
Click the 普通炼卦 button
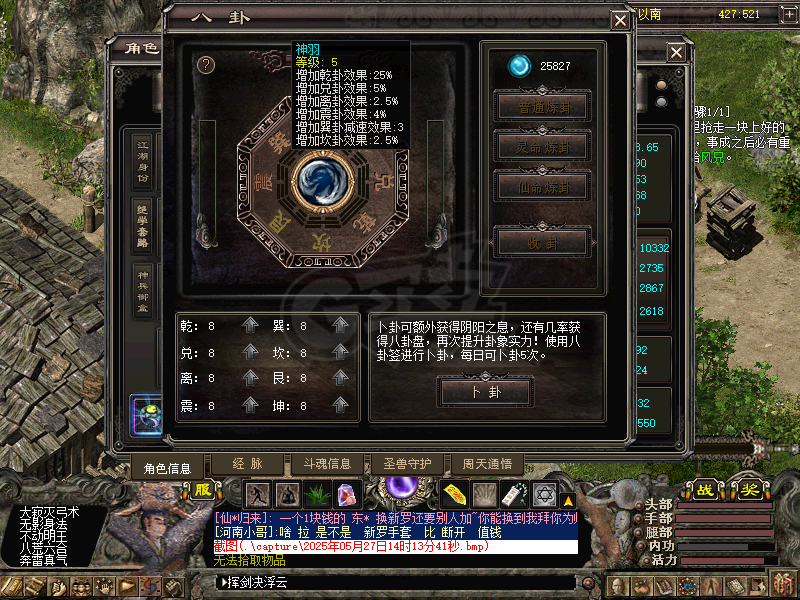(x=543, y=108)
